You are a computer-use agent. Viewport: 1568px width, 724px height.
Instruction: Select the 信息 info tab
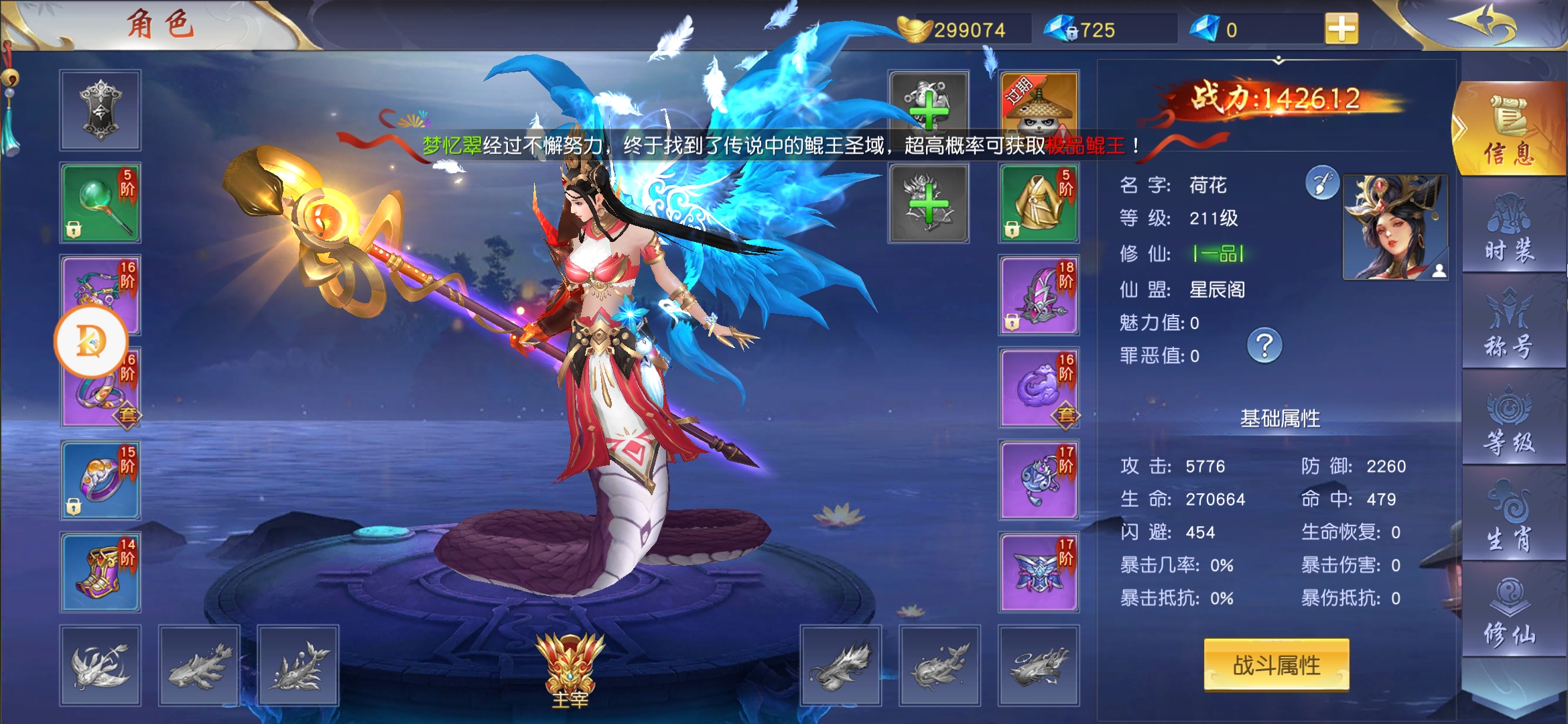point(1509,131)
